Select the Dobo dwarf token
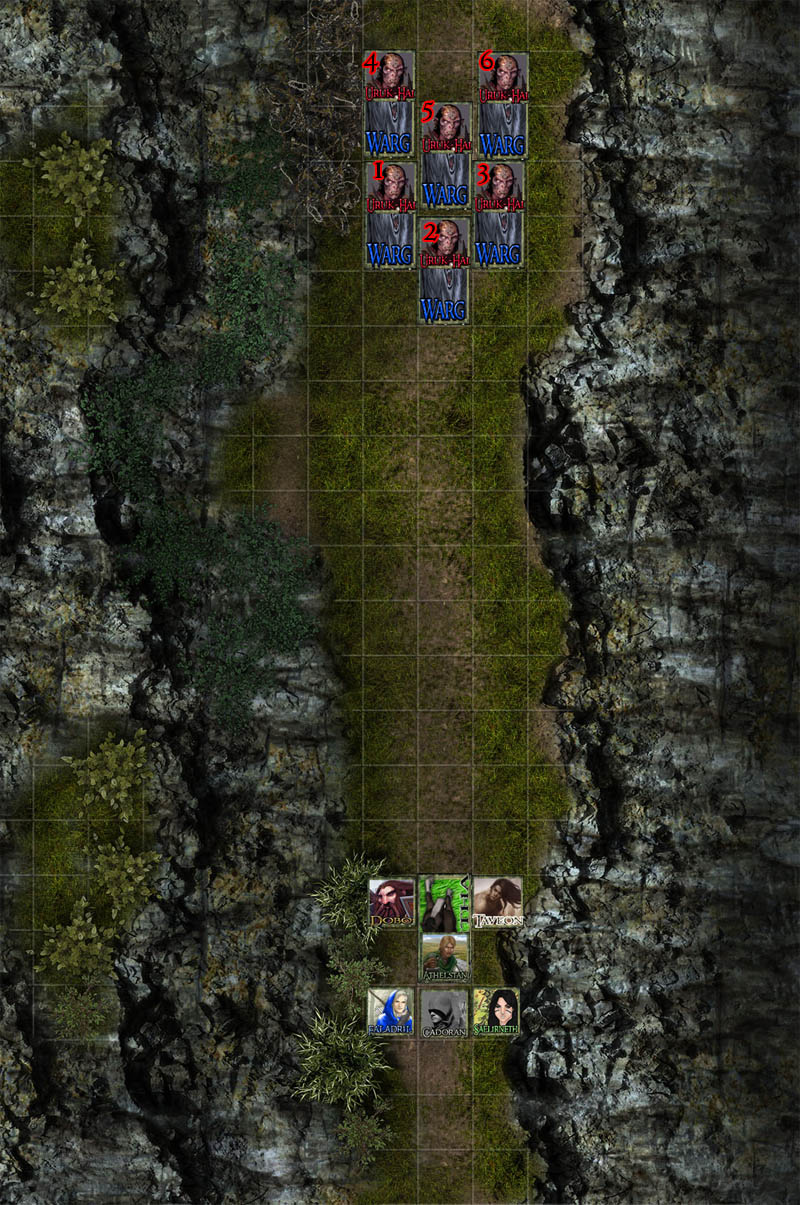The height and width of the screenshot is (1205, 800). 391,903
